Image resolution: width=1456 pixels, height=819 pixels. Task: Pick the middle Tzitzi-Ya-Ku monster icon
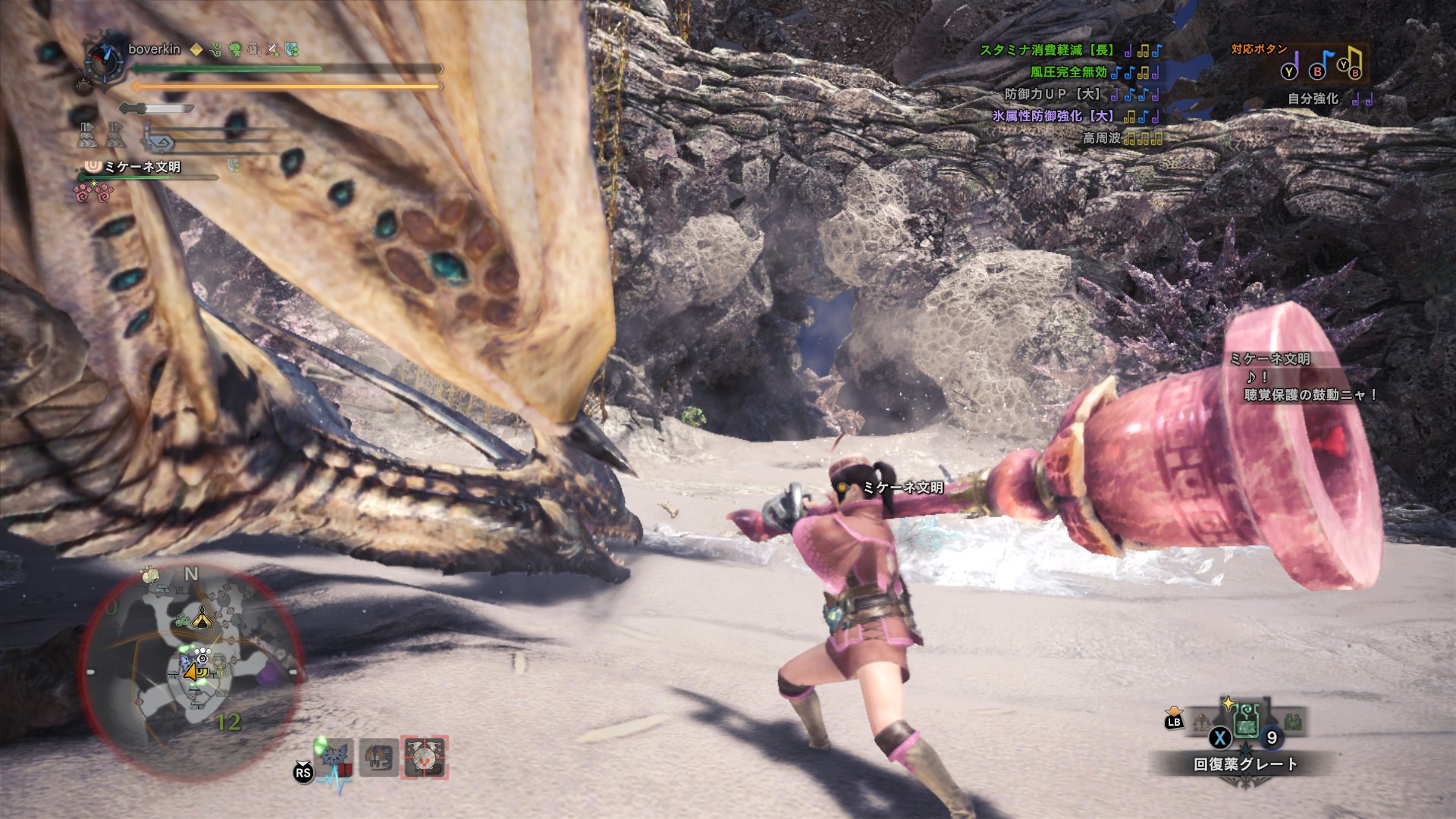pyautogui.click(x=378, y=757)
